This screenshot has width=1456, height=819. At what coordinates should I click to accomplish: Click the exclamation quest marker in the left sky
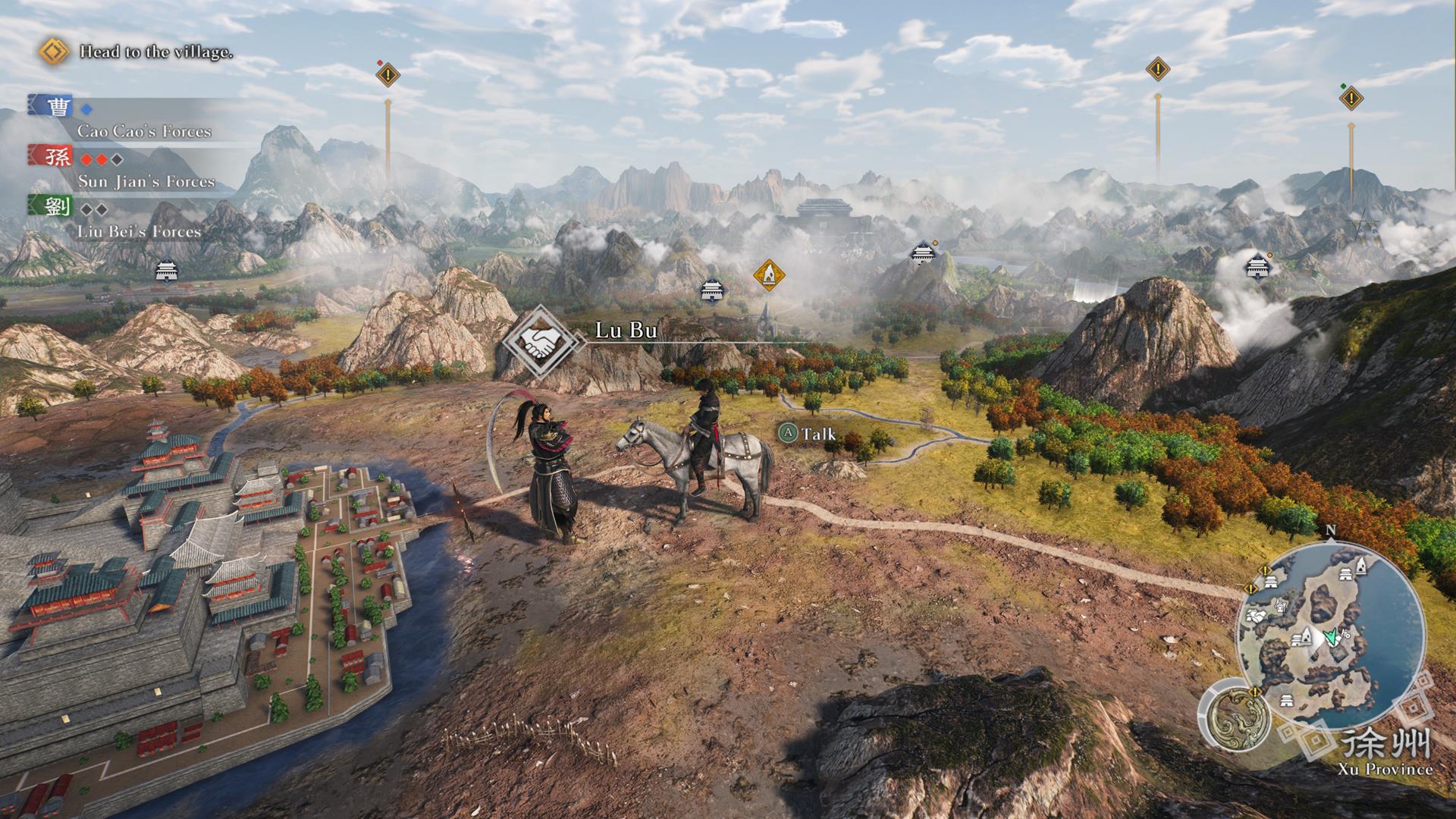[x=387, y=74]
